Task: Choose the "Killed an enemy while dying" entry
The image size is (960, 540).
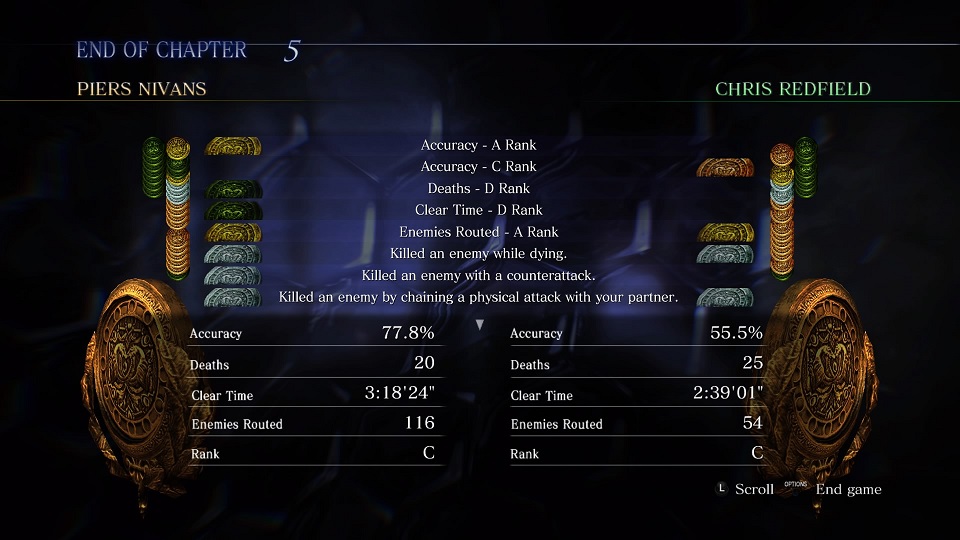Action: [x=478, y=254]
